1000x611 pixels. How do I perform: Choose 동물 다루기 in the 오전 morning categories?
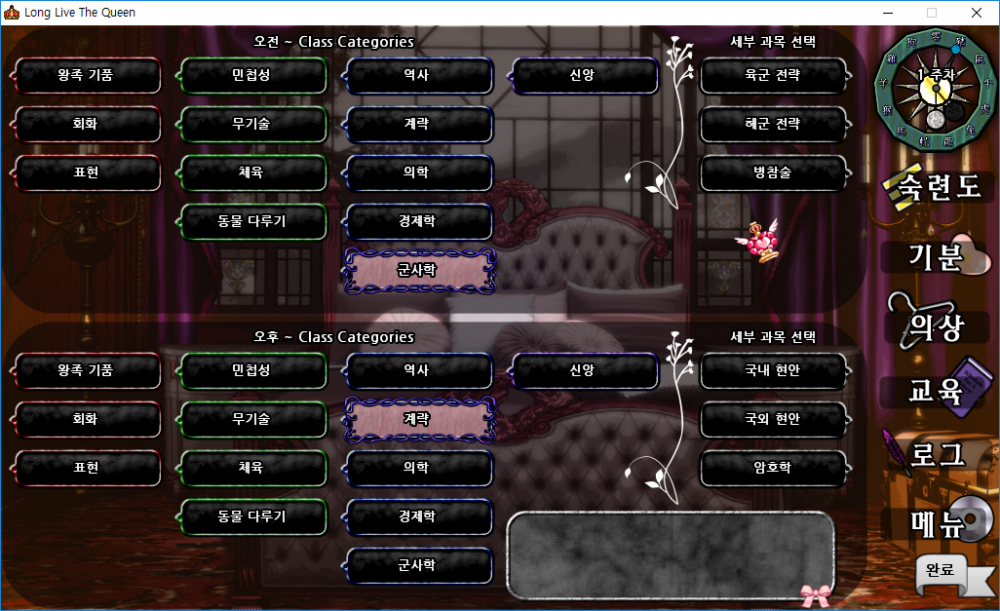252,221
